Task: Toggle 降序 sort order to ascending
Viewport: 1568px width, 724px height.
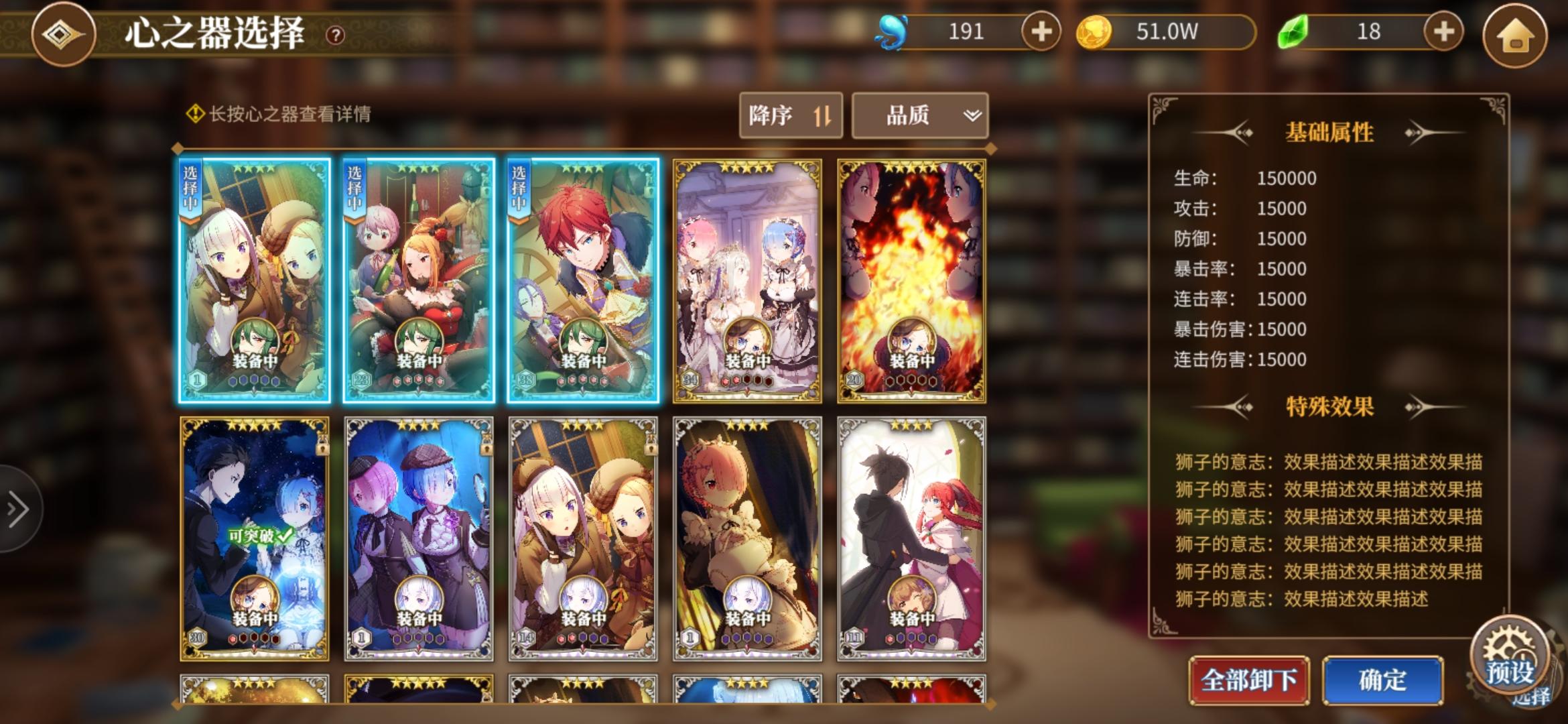Action: (x=791, y=115)
